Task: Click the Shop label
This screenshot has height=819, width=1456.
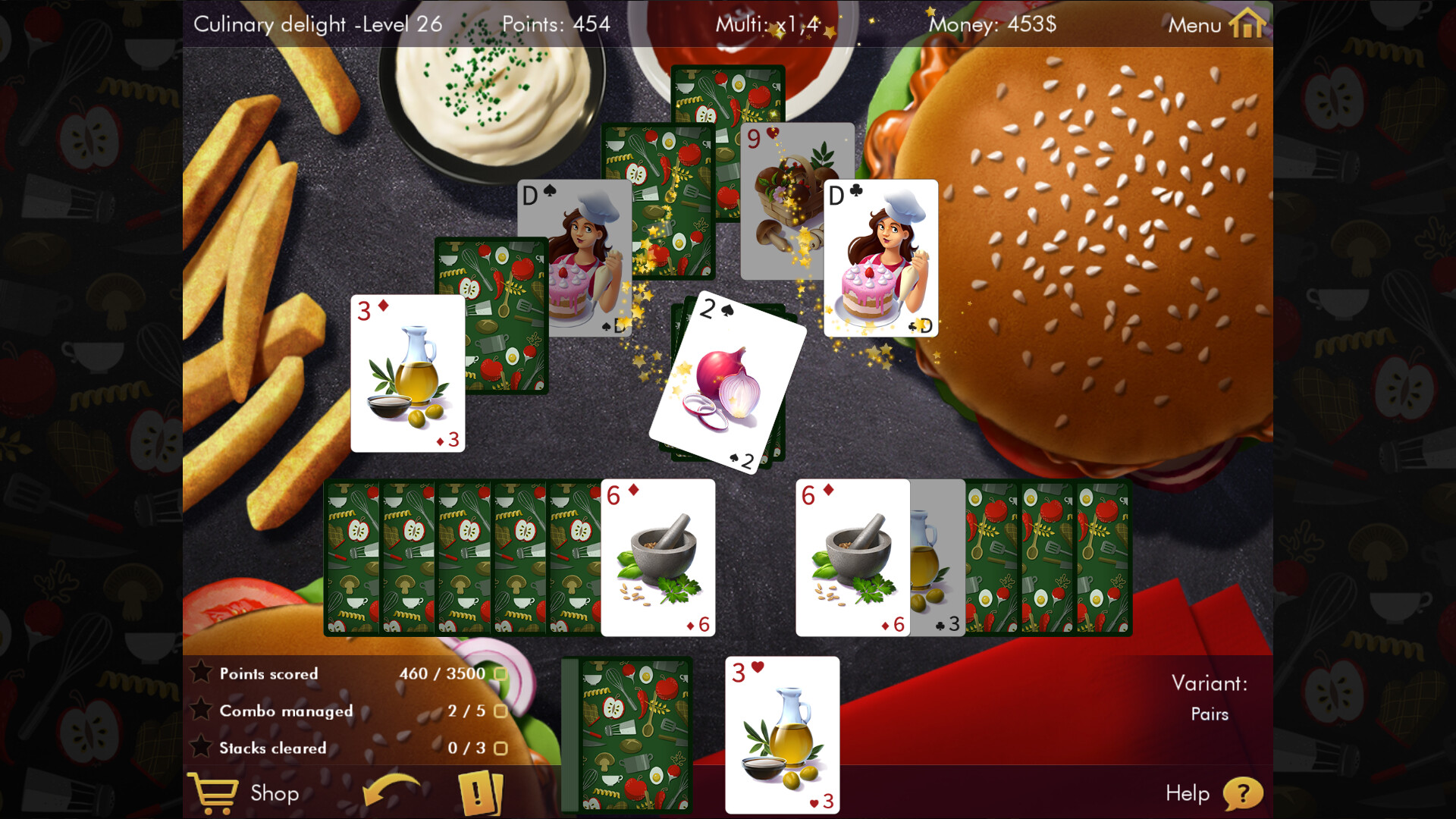Action: pyautogui.click(x=275, y=794)
